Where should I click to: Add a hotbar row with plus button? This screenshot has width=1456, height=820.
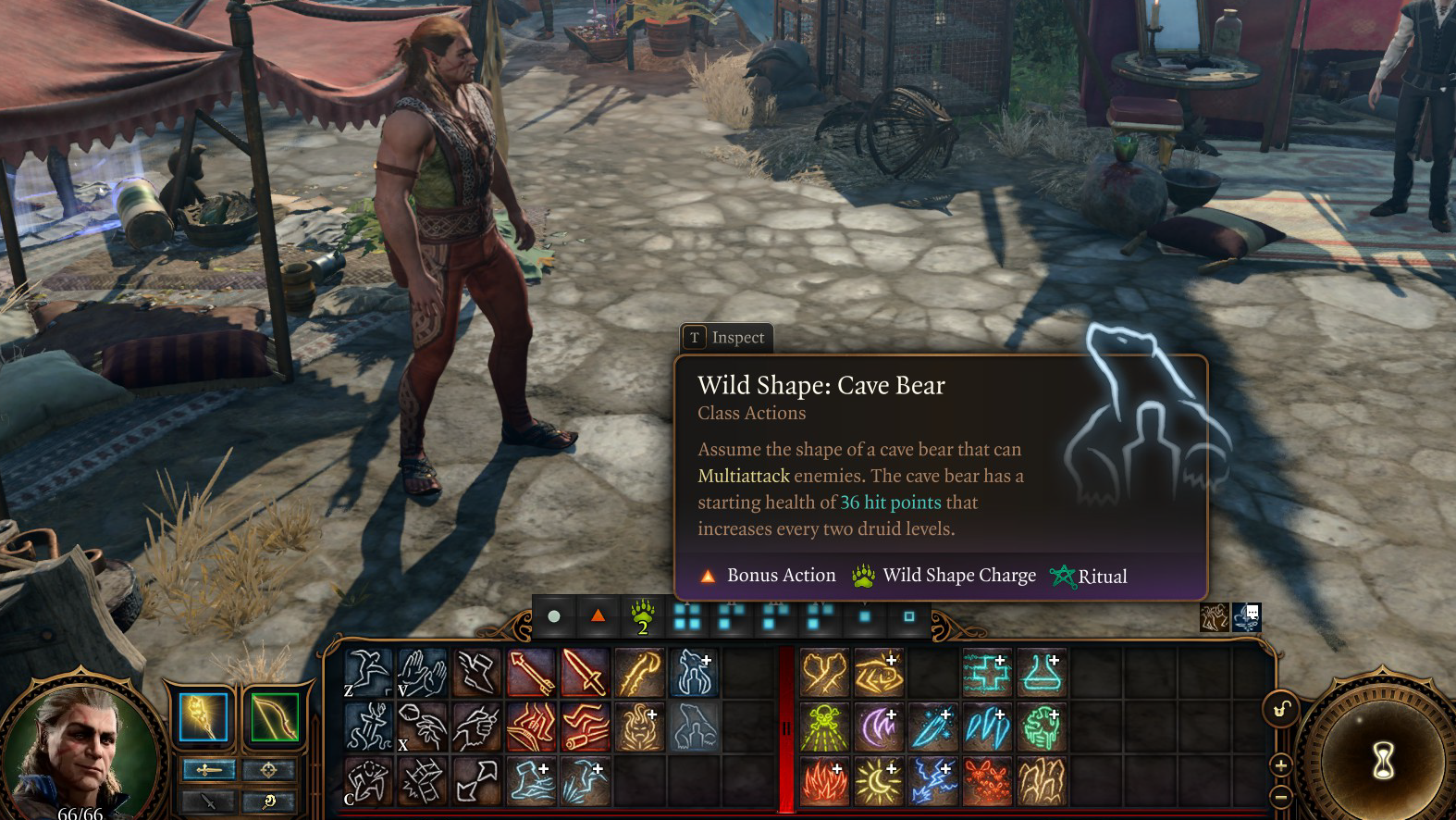[x=1281, y=765]
